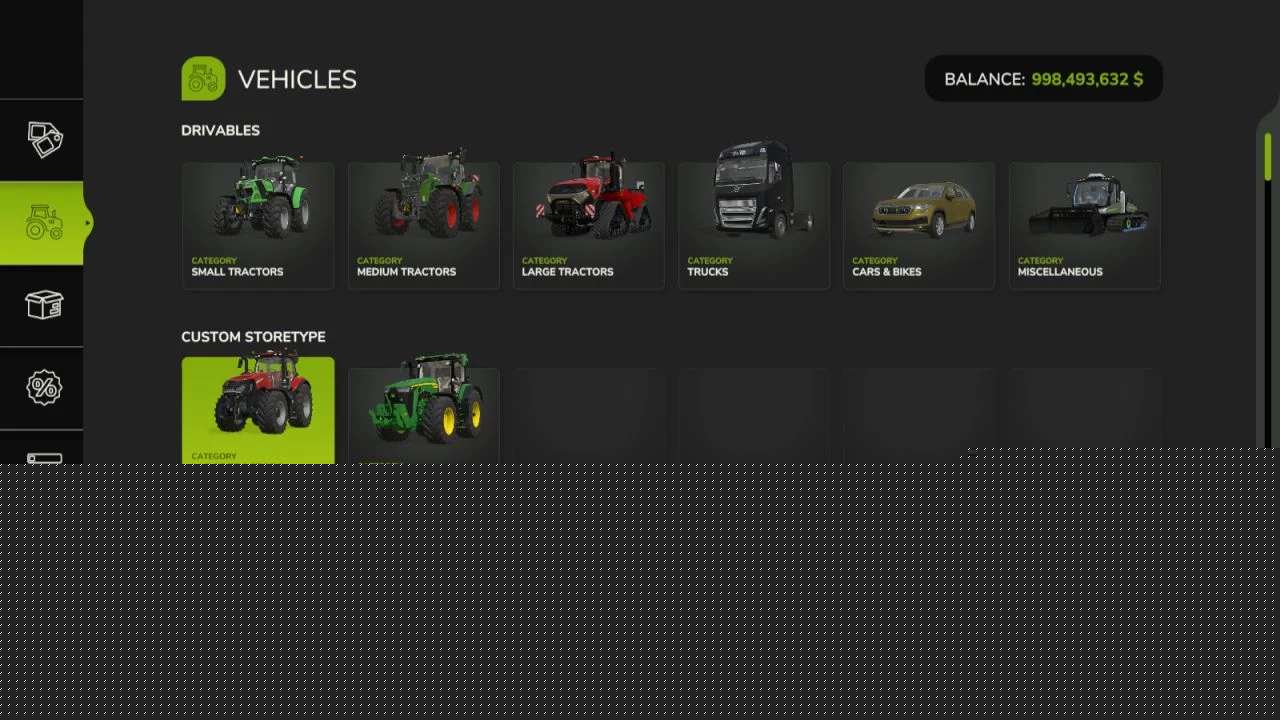
Task: Choose the Large Tractors category
Action: click(x=589, y=226)
